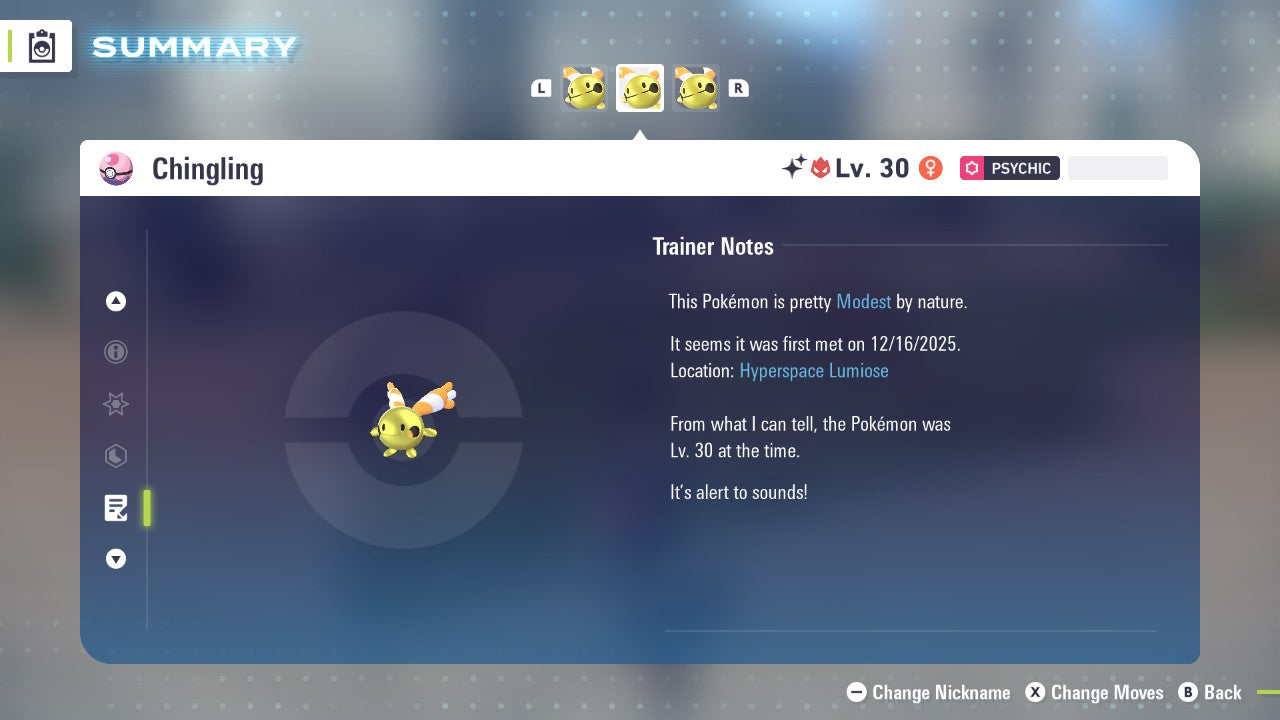Select the star ribbons sidebar icon
1280x720 pixels.
pyautogui.click(x=116, y=404)
